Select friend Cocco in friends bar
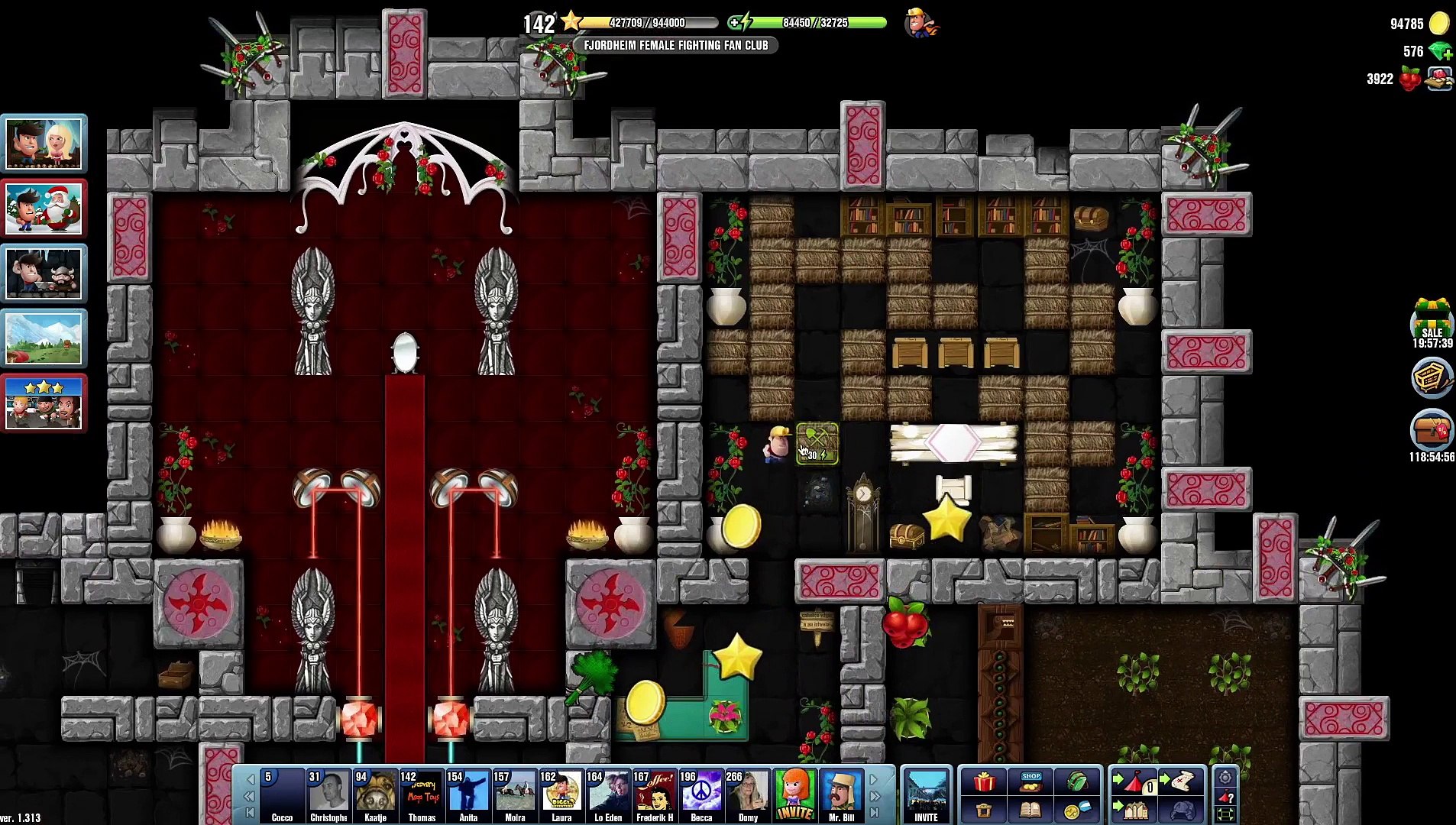This screenshot has height=825, width=1456. [x=282, y=796]
